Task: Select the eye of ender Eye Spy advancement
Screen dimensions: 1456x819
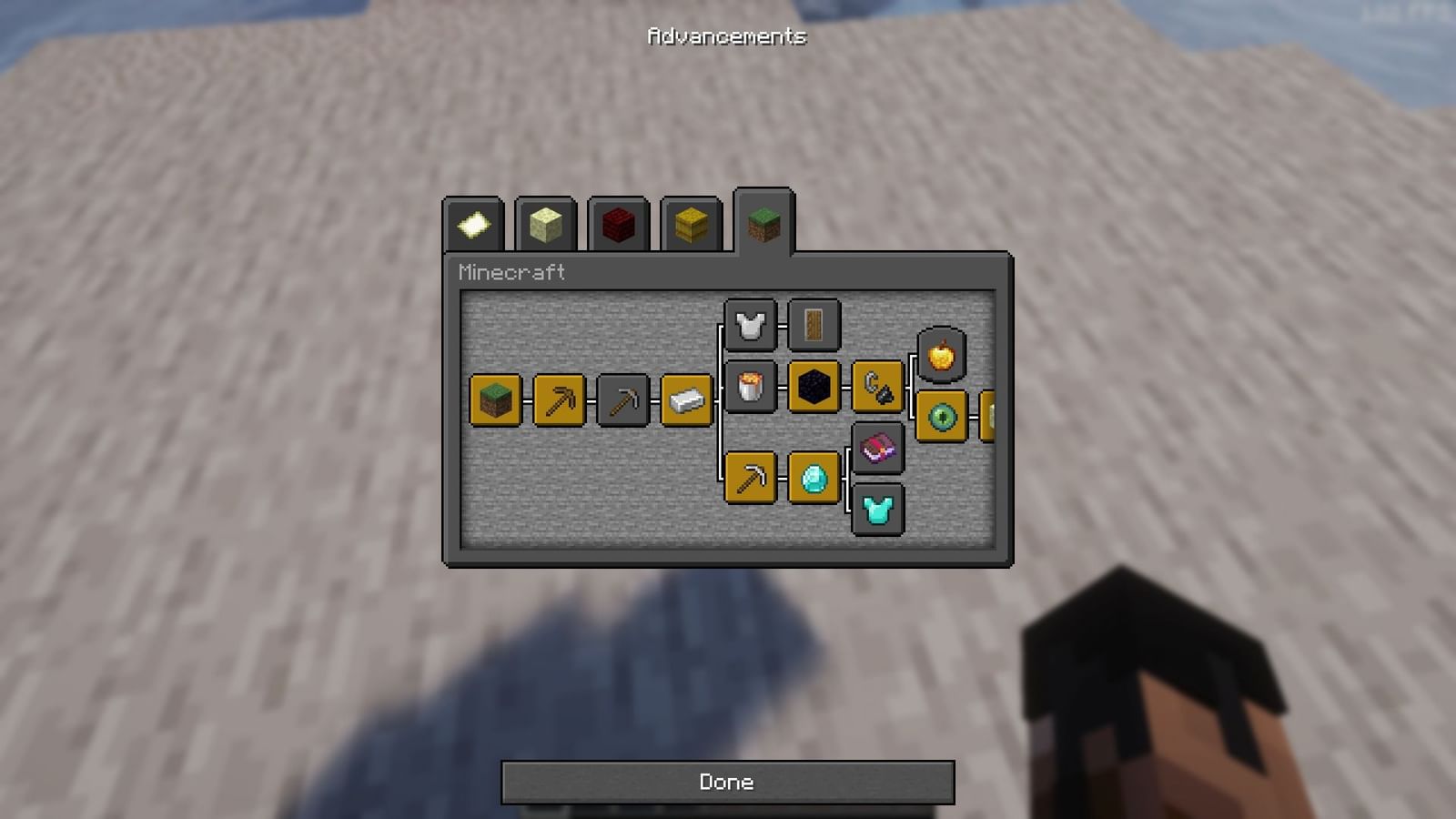Action: [941, 418]
